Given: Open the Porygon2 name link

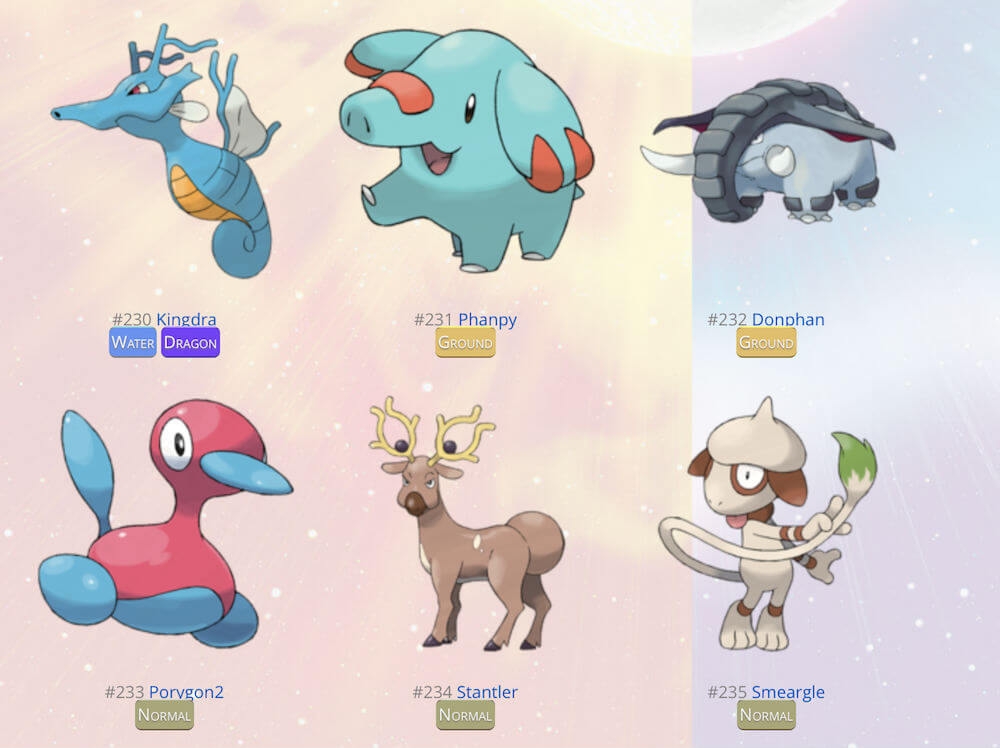Looking at the screenshot, I should tap(186, 692).
